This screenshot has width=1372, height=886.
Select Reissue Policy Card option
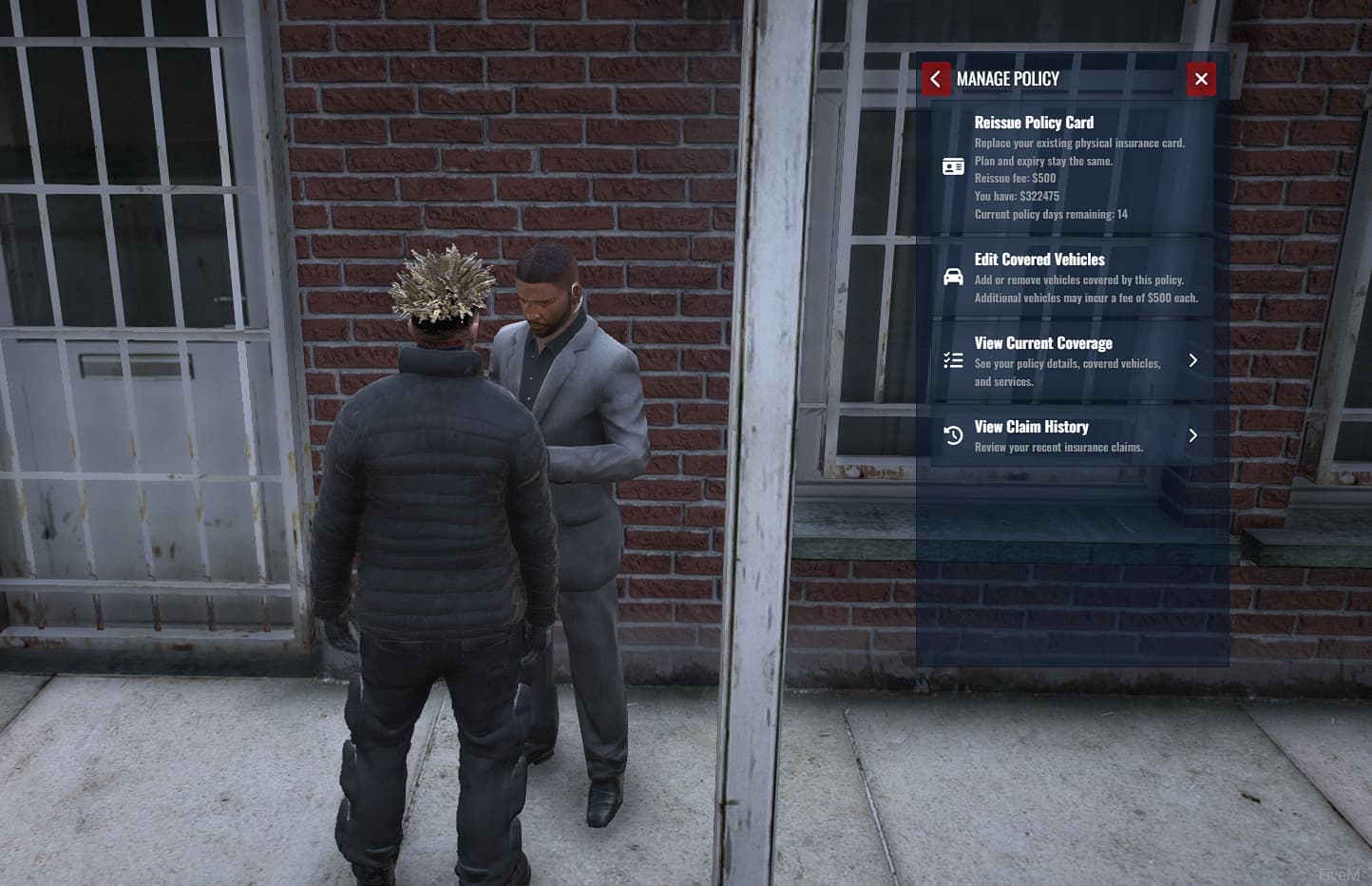click(1071, 167)
